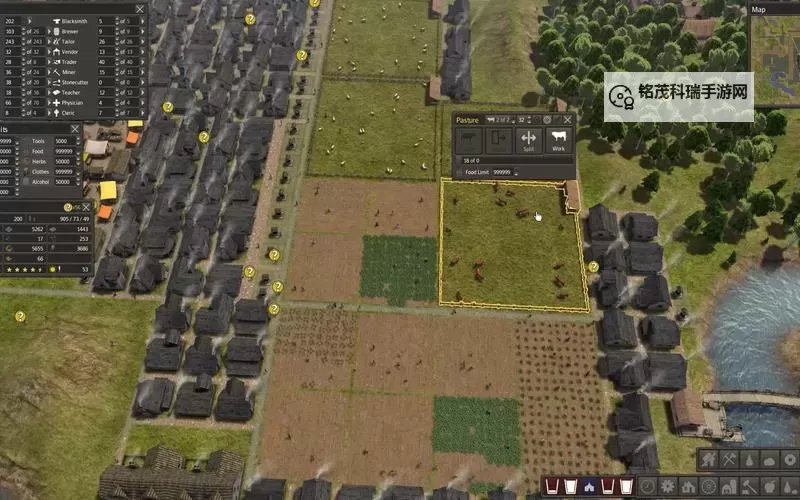Close the professions panel

(139, 9)
